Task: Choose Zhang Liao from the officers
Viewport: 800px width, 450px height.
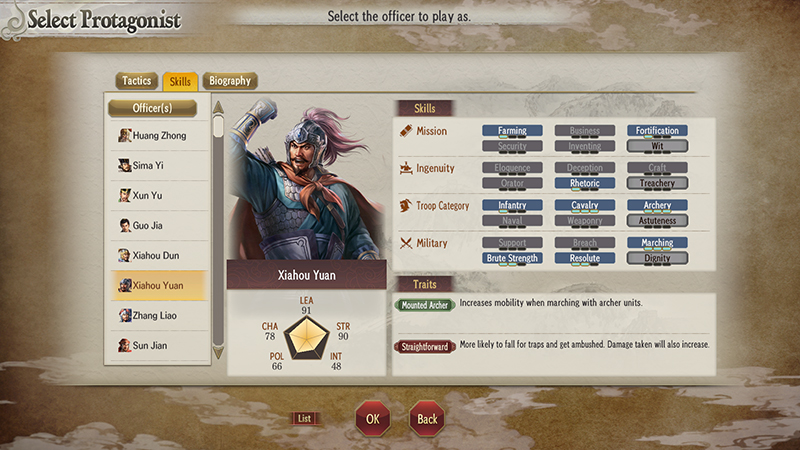Action: (x=158, y=316)
